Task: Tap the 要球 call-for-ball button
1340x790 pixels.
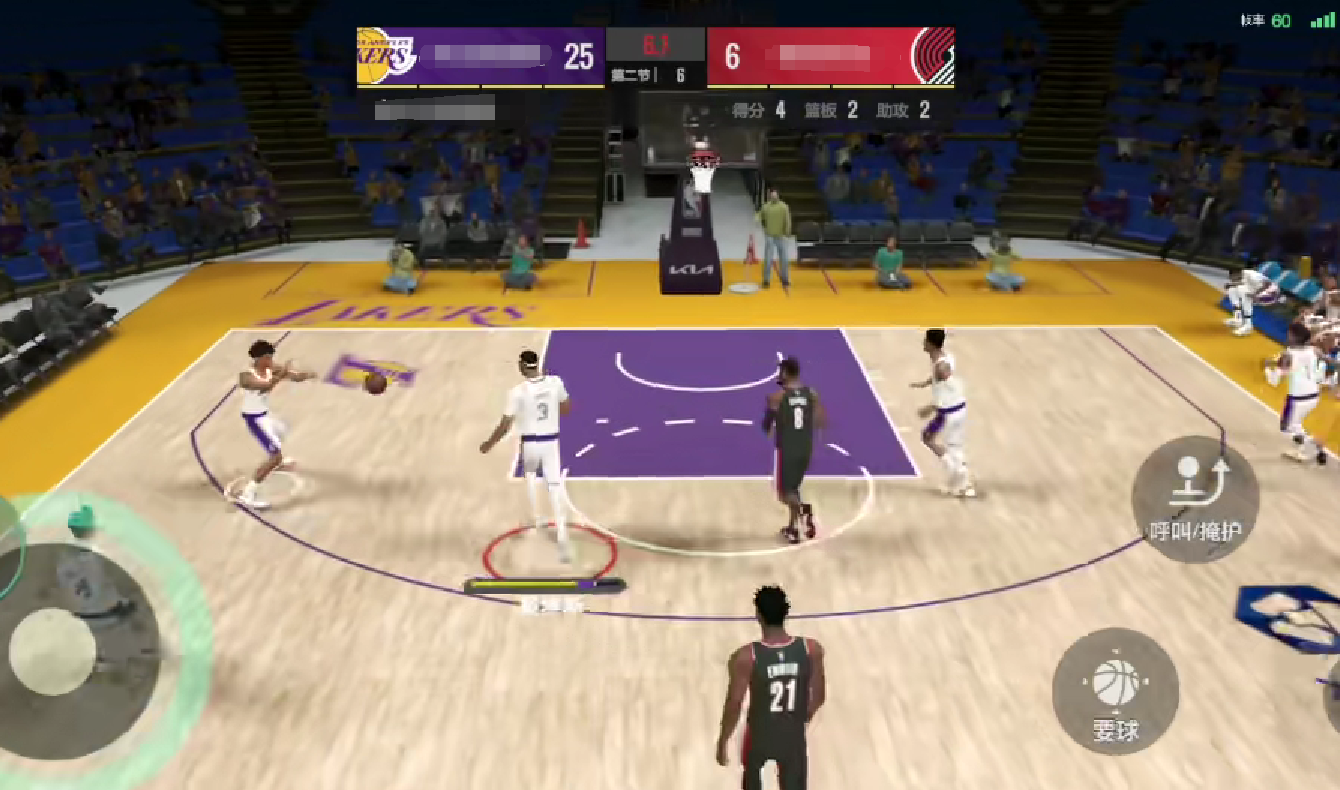Action: point(1115,691)
